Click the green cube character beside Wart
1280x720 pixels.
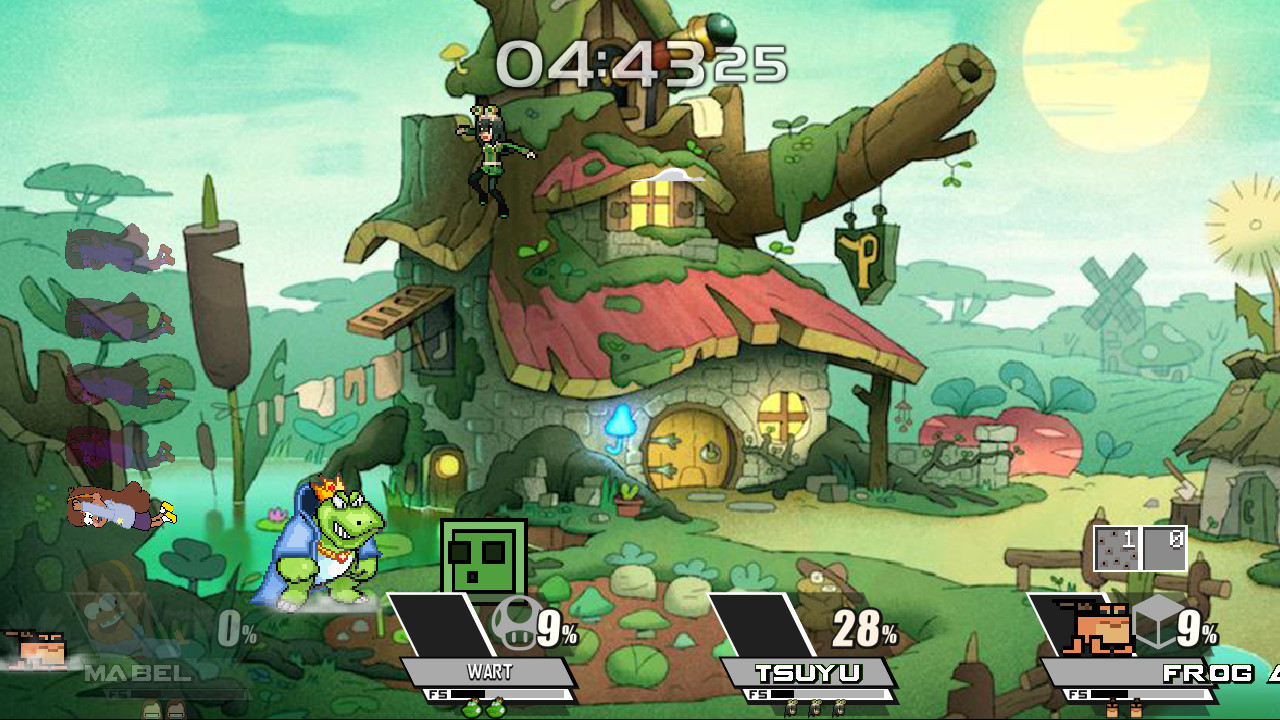481,556
